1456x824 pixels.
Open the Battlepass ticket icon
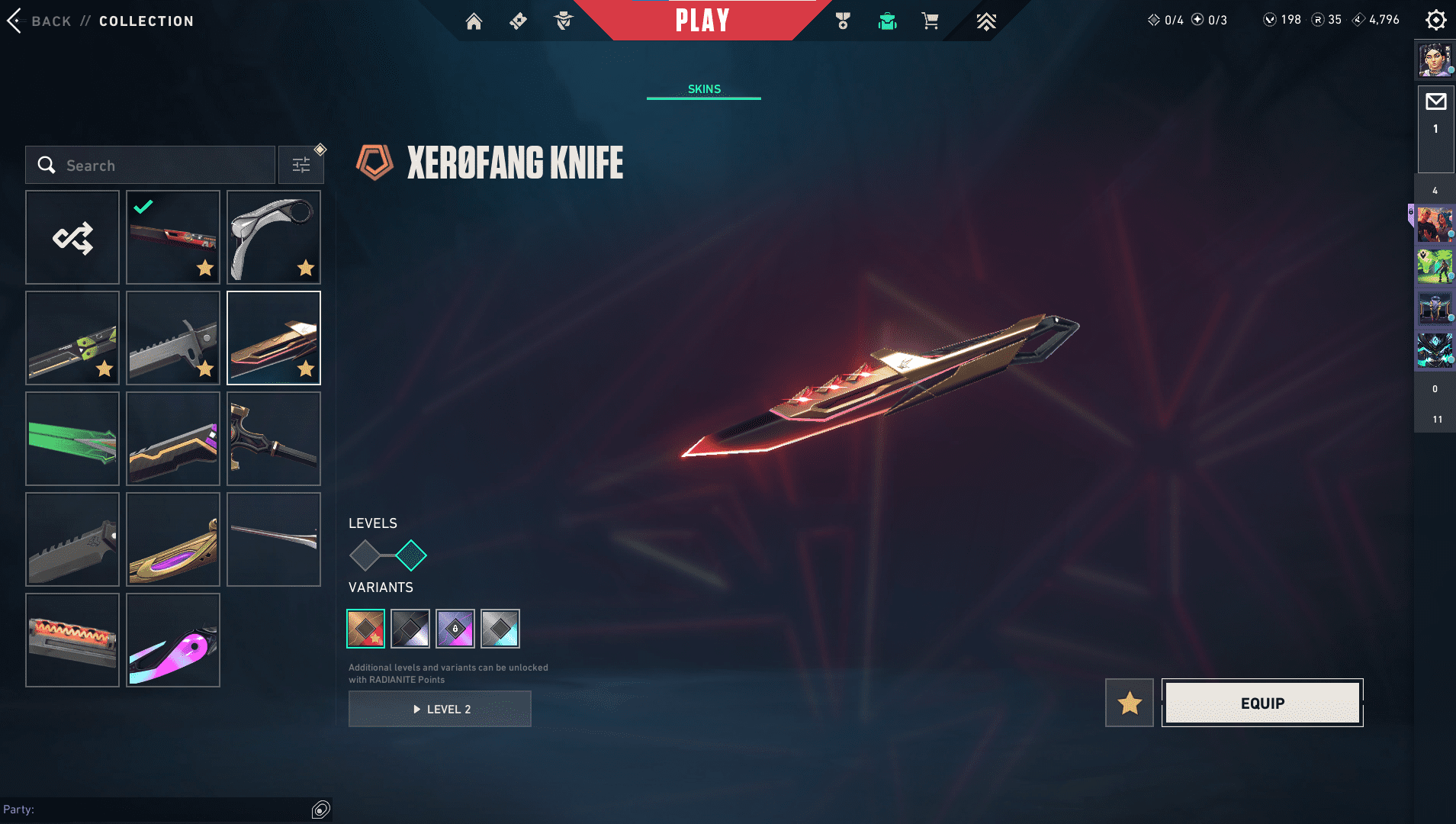(x=519, y=21)
